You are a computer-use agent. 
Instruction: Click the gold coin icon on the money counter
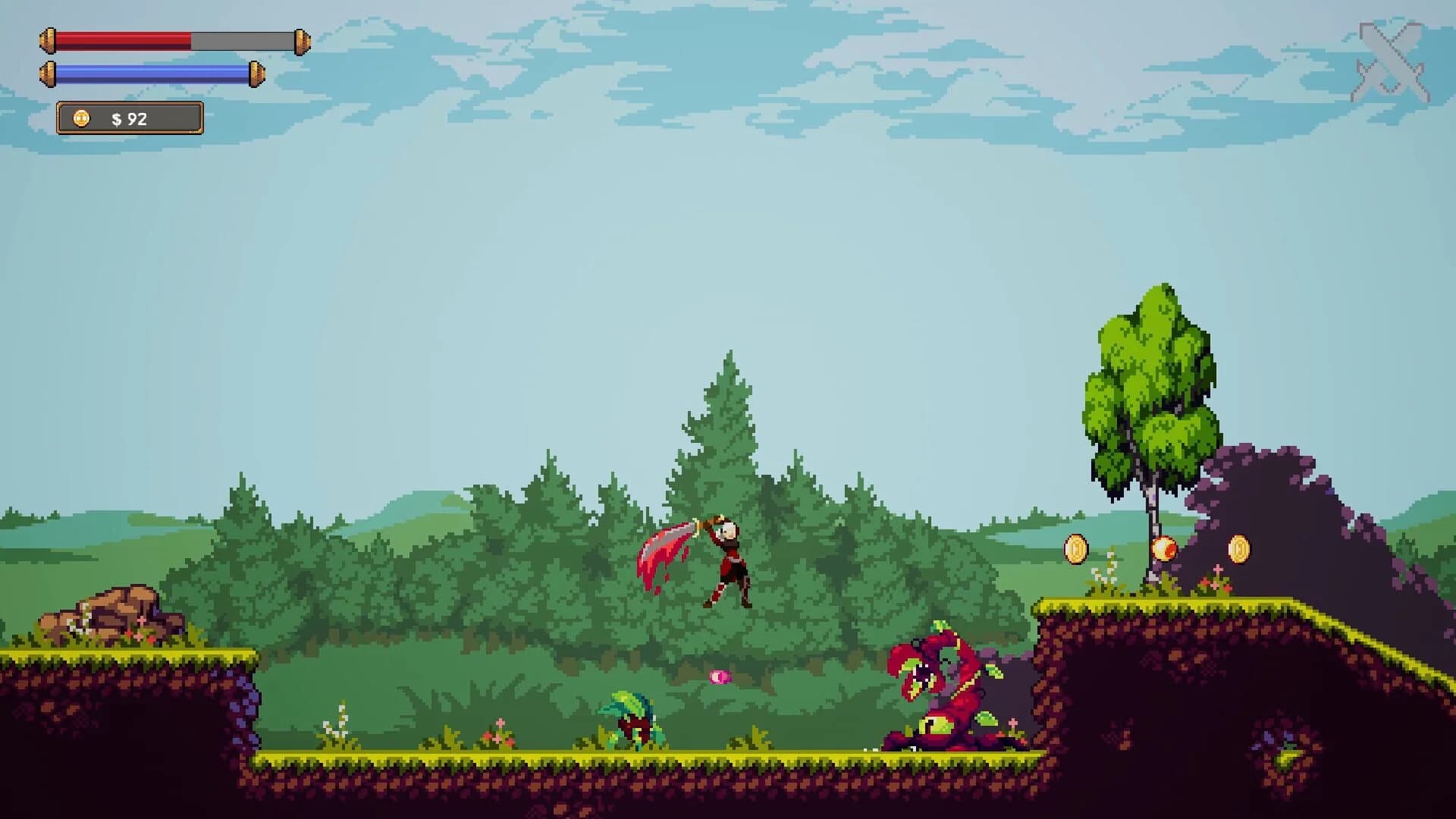click(x=80, y=118)
